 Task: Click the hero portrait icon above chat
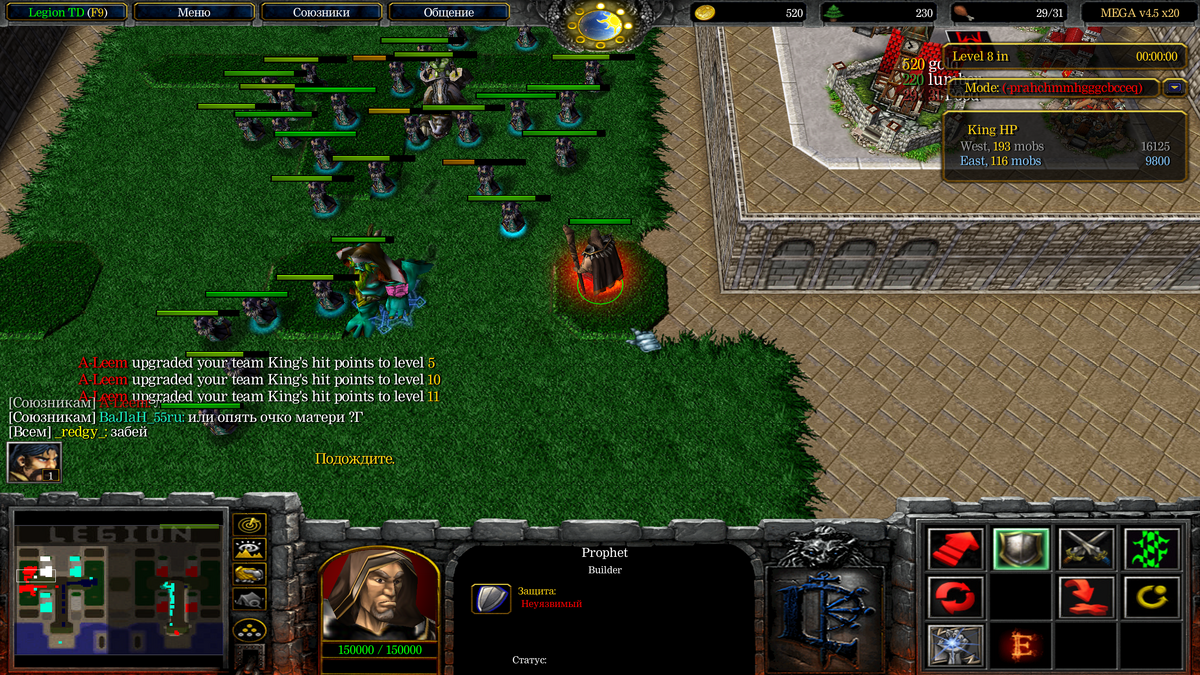pyautogui.click(x=34, y=462)
